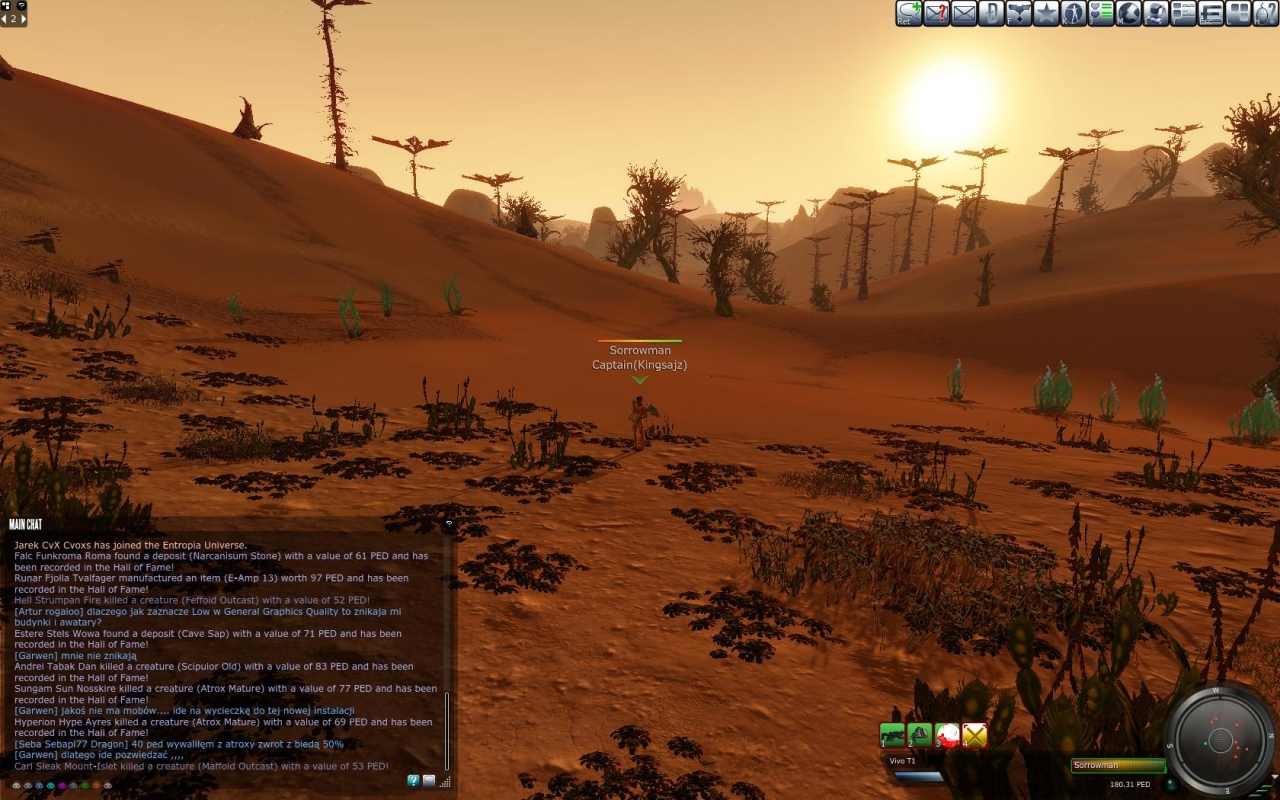1280x800 pixels.
Task: Open the hearts and green list icon
Action: (1101, 13)
